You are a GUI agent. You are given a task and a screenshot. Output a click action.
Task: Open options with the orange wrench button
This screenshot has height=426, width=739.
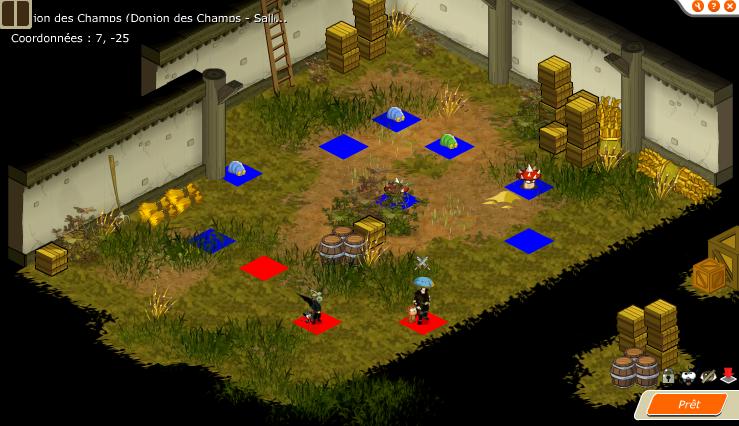[x=699, y=6]
